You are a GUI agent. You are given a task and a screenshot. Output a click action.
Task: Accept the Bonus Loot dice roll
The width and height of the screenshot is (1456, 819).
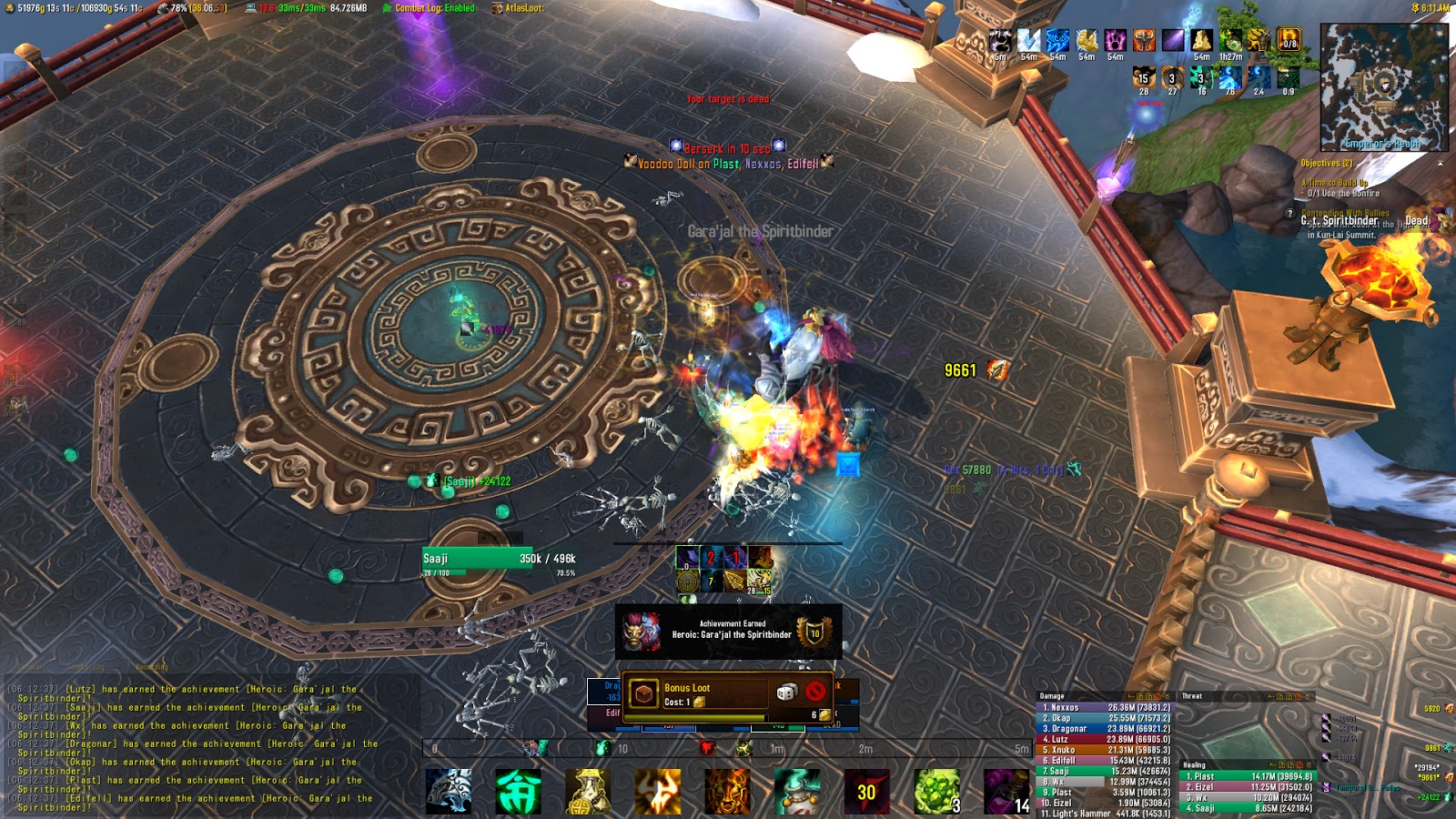(786, 692)
